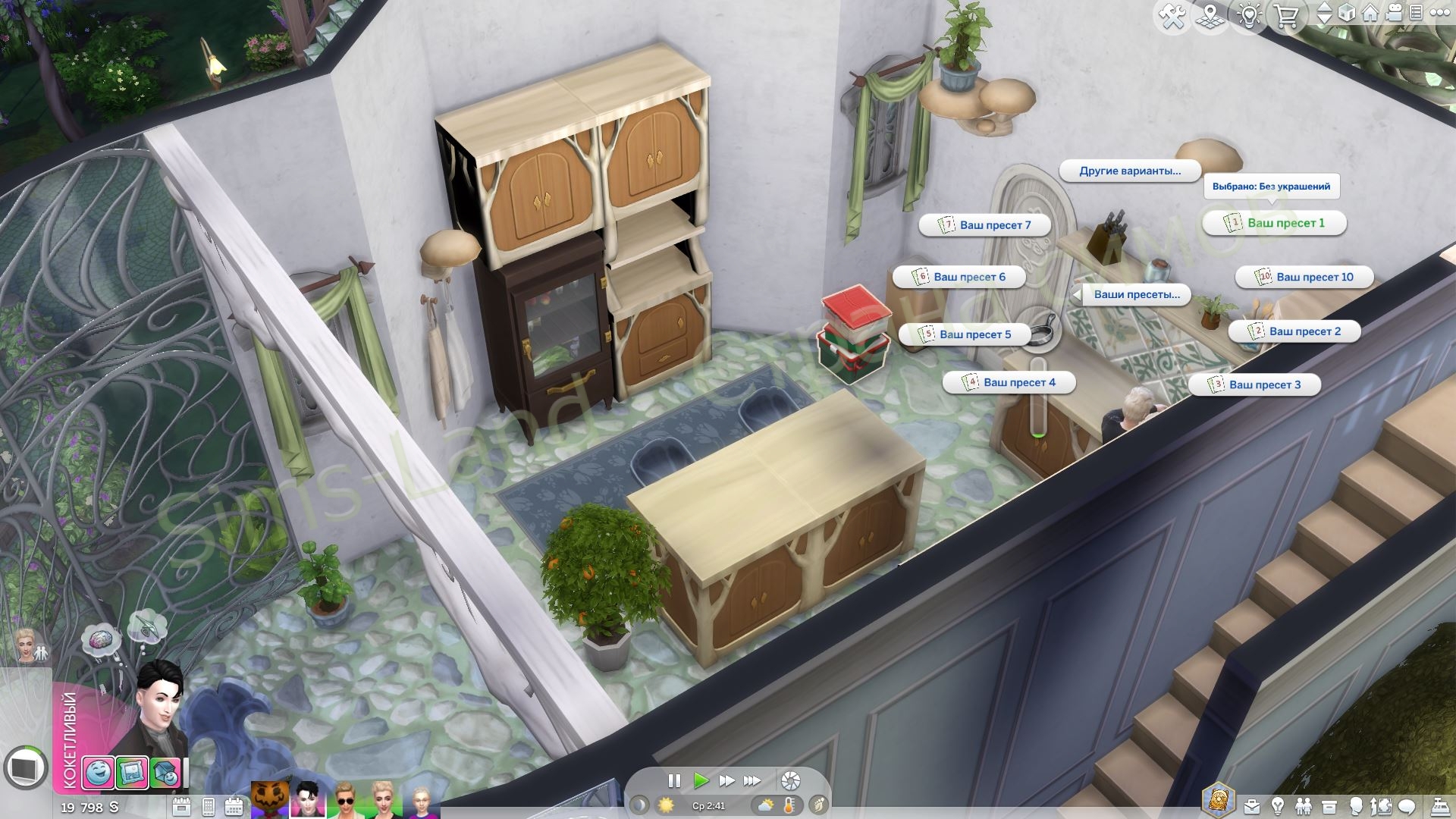
Task: Show the relationships panel
Action: tap(1304, 805)
